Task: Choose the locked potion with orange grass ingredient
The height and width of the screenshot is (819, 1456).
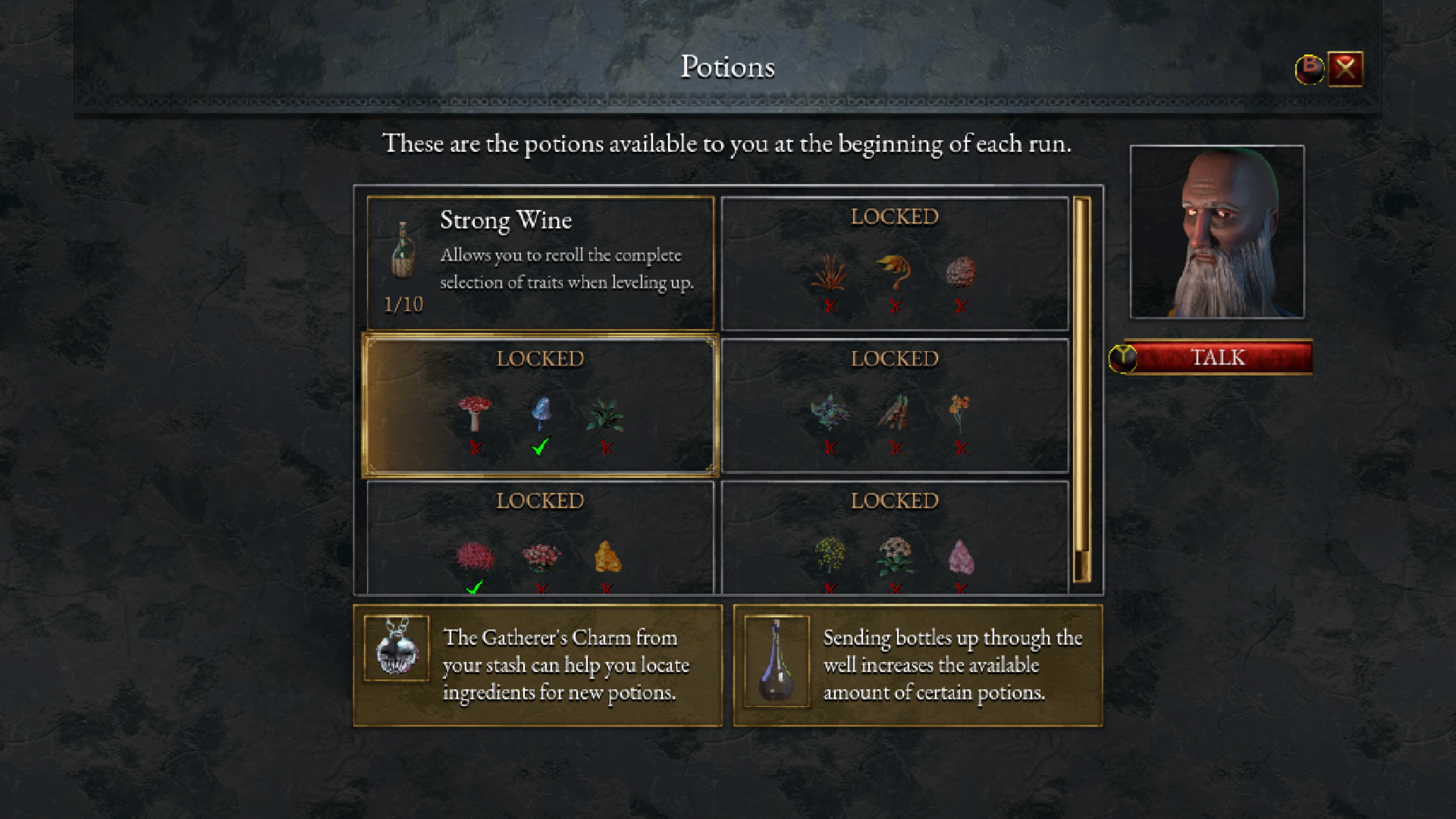Action: tap(895, 263)
